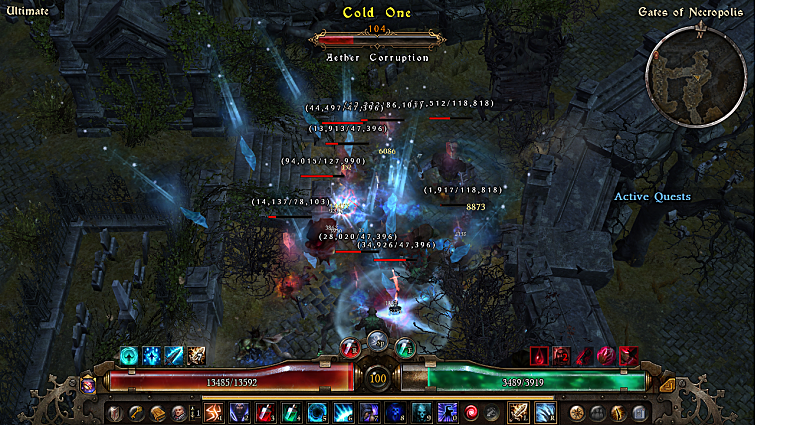Select the flaming sword left-click skill
The height and width of the screenshot is (425, 800).
point(519,411)
